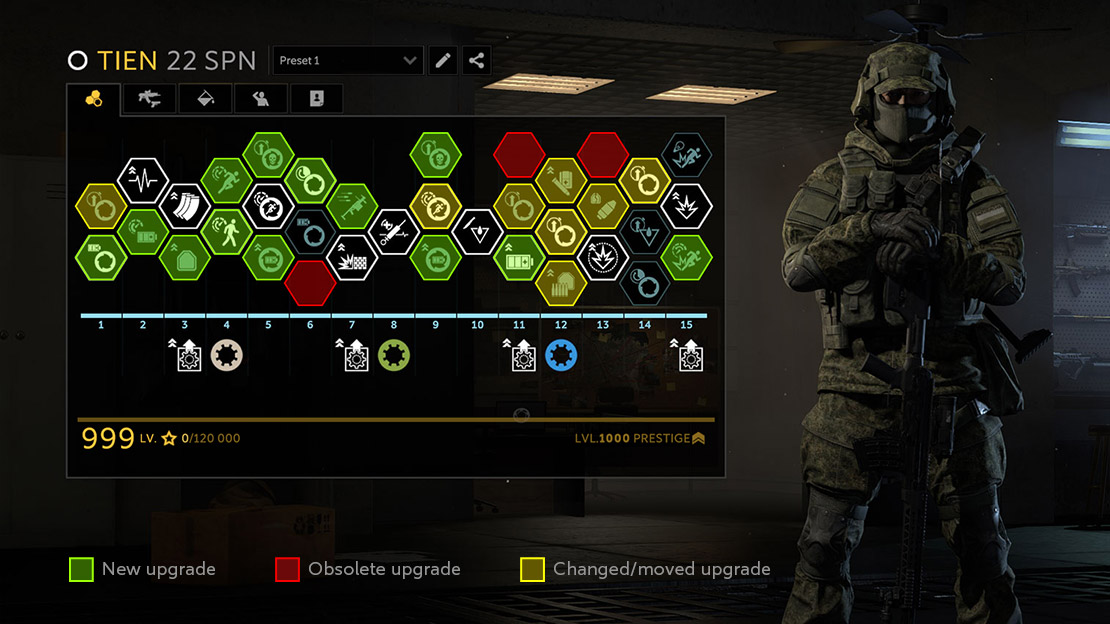Choose the ammo magazines upgrade hexagon
The image size is (1110, 624).
(184, 206)
